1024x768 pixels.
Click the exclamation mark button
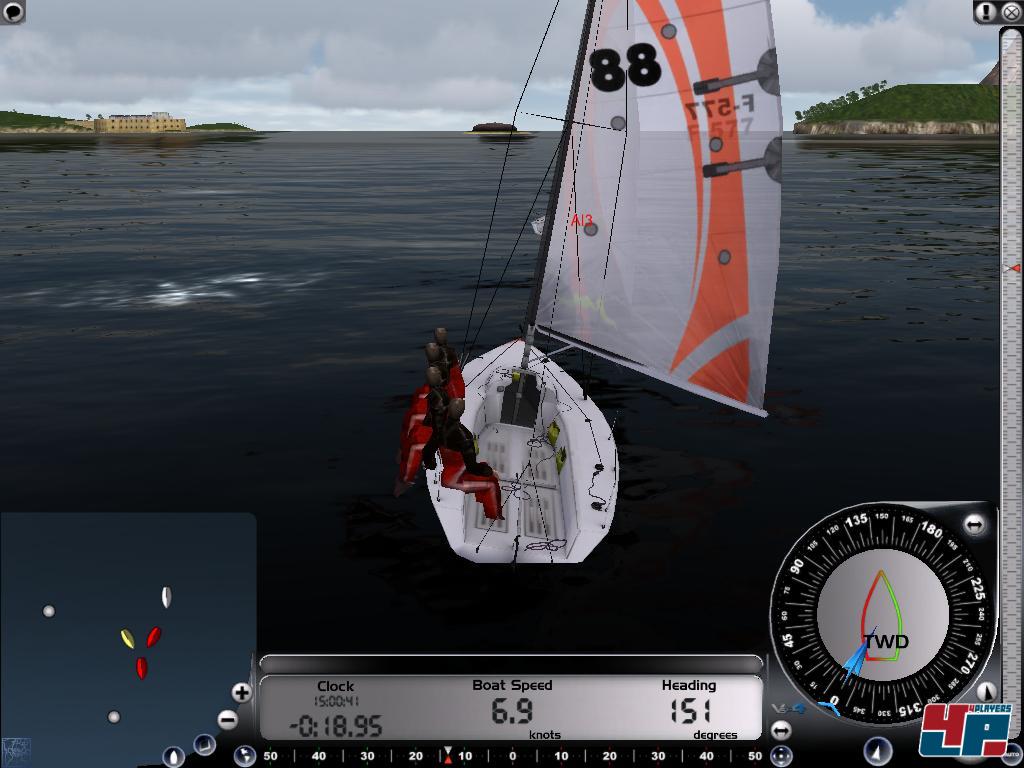pos(986,12)
